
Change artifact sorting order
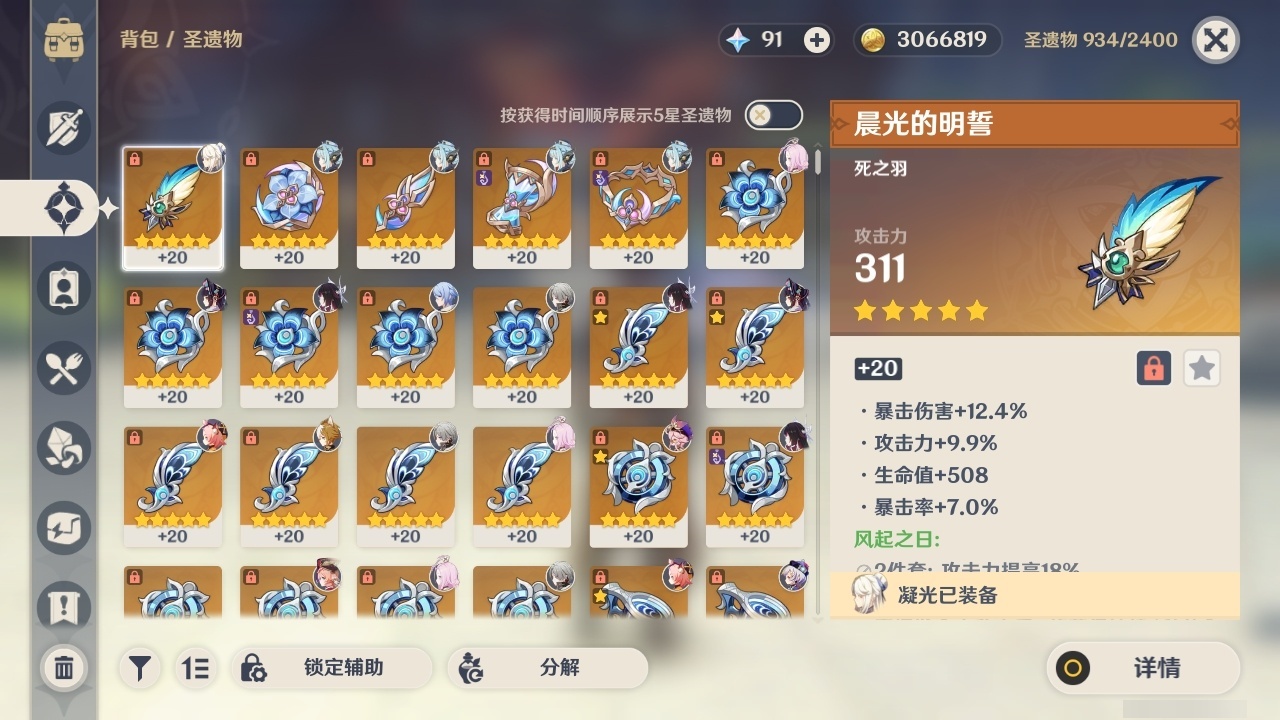[x=196, y=668]
